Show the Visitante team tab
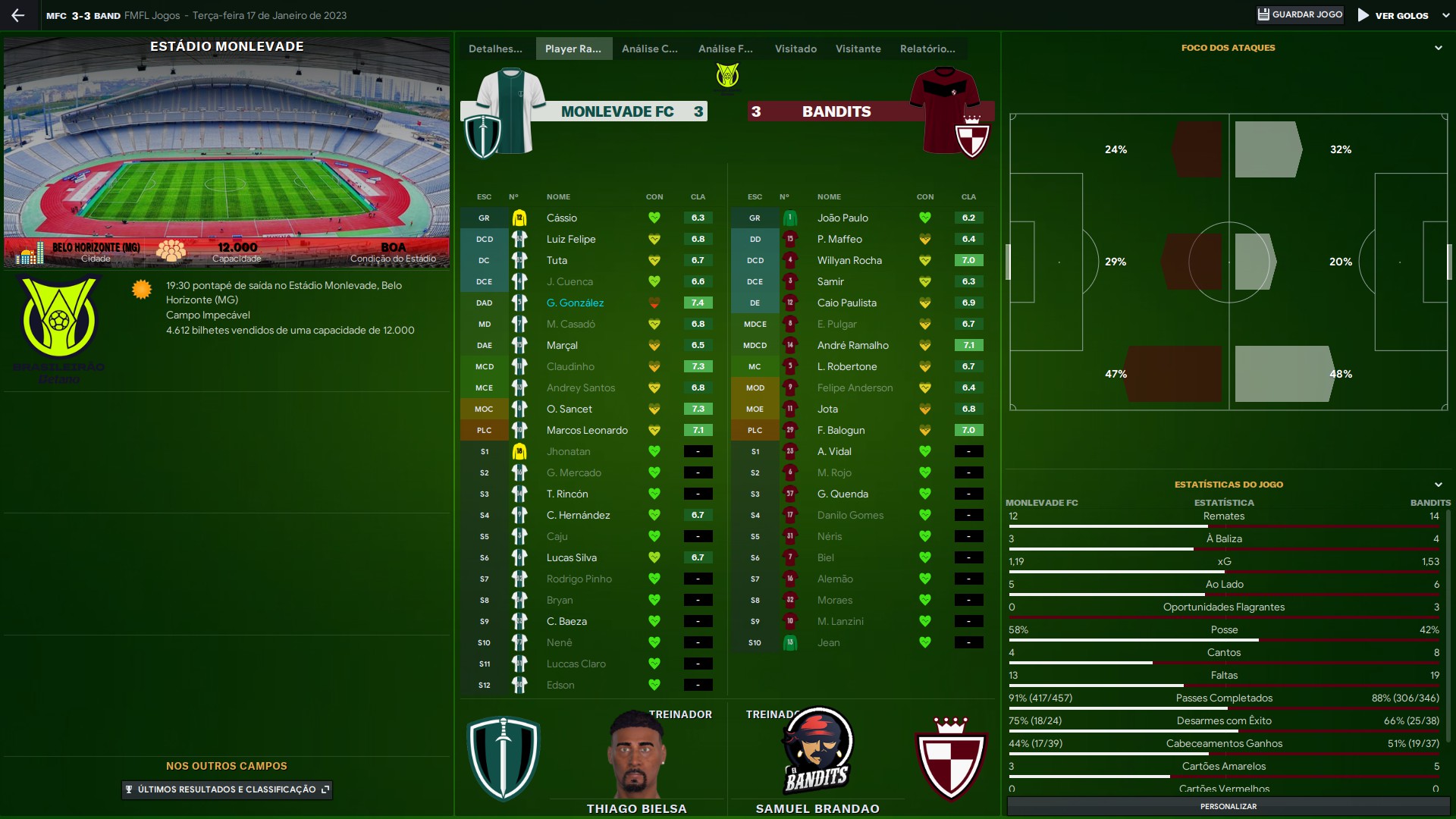This screenshot has height=819, width=1456. [858, 49]
